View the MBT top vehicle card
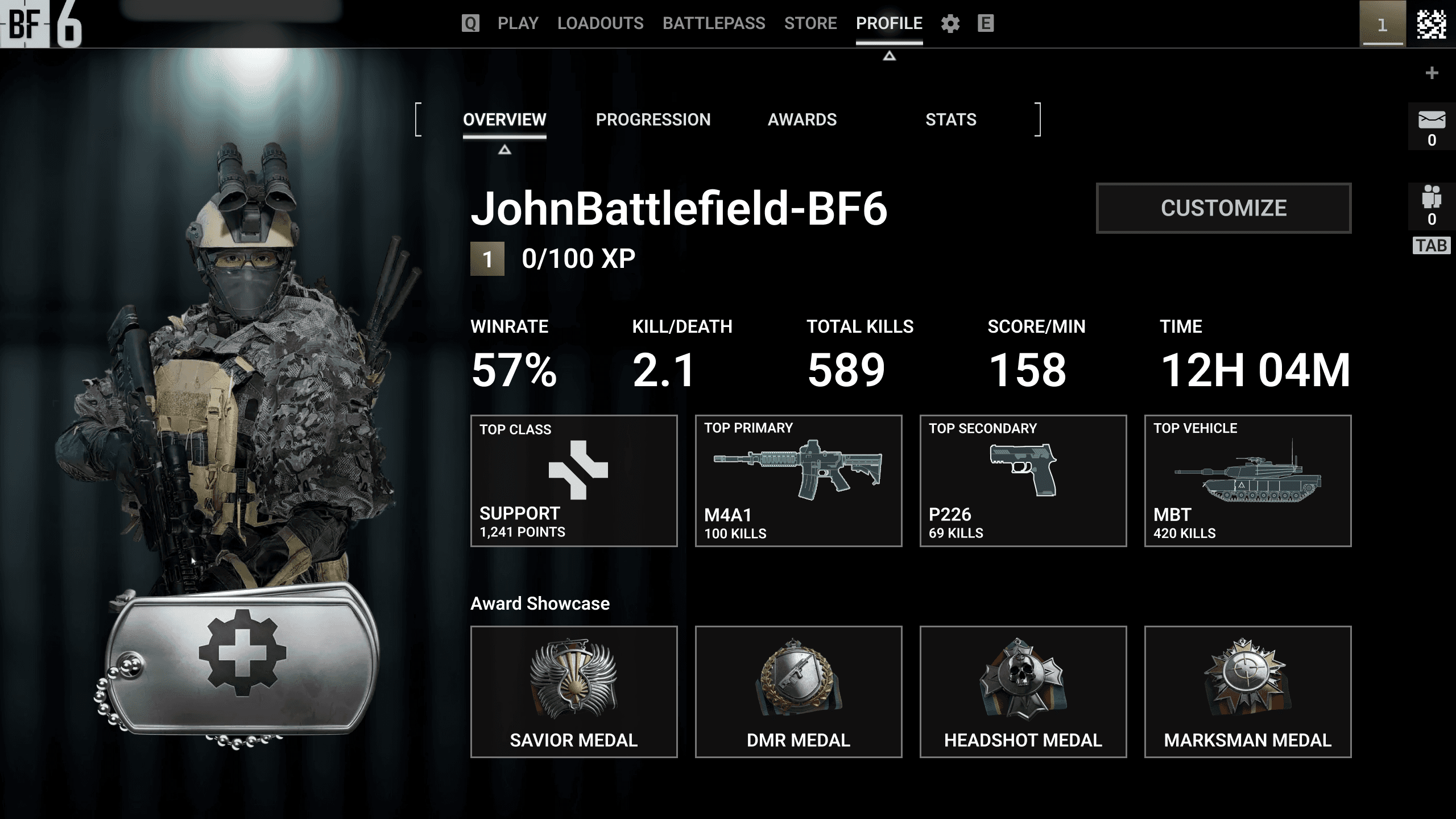 (1248, 481)
